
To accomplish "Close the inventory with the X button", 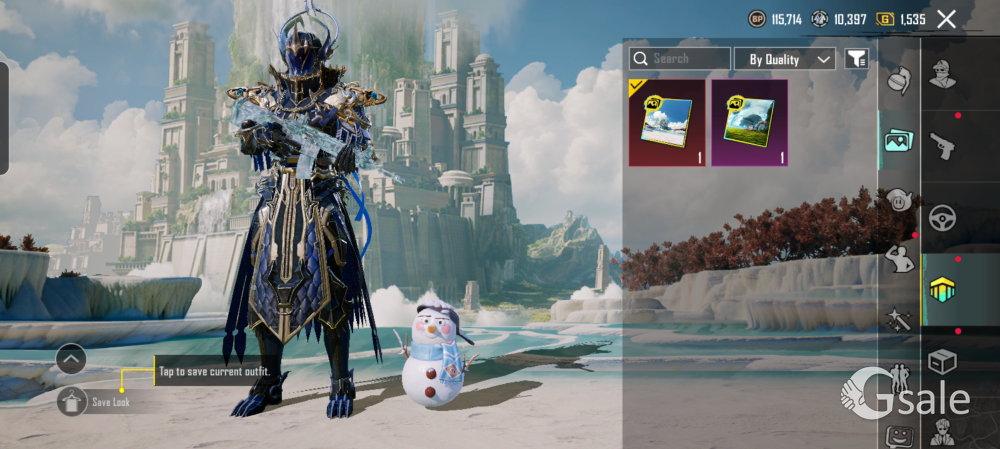I will [946, 18].
